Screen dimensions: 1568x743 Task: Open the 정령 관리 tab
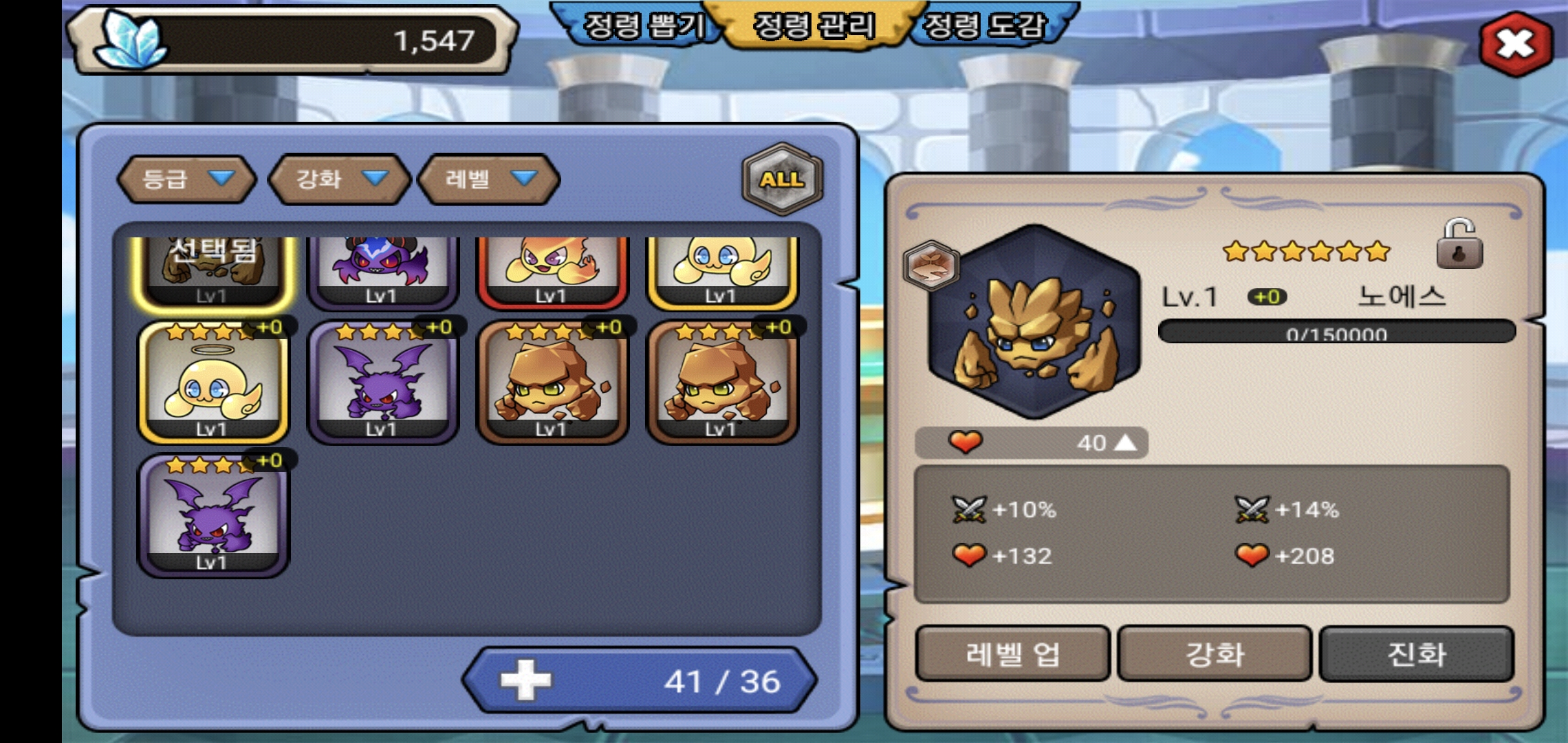(814, 26)
